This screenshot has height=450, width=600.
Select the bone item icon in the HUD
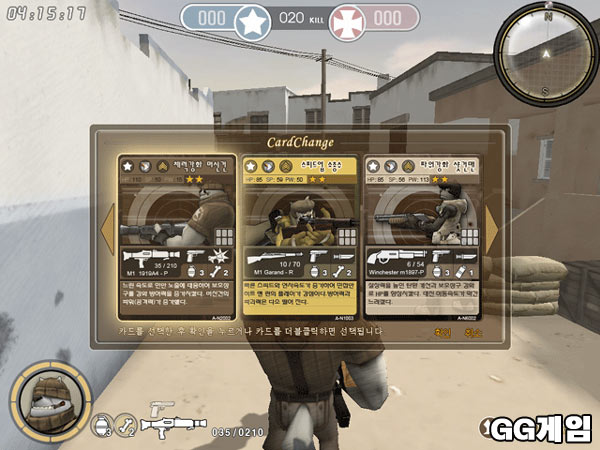(x=125, y=429)
